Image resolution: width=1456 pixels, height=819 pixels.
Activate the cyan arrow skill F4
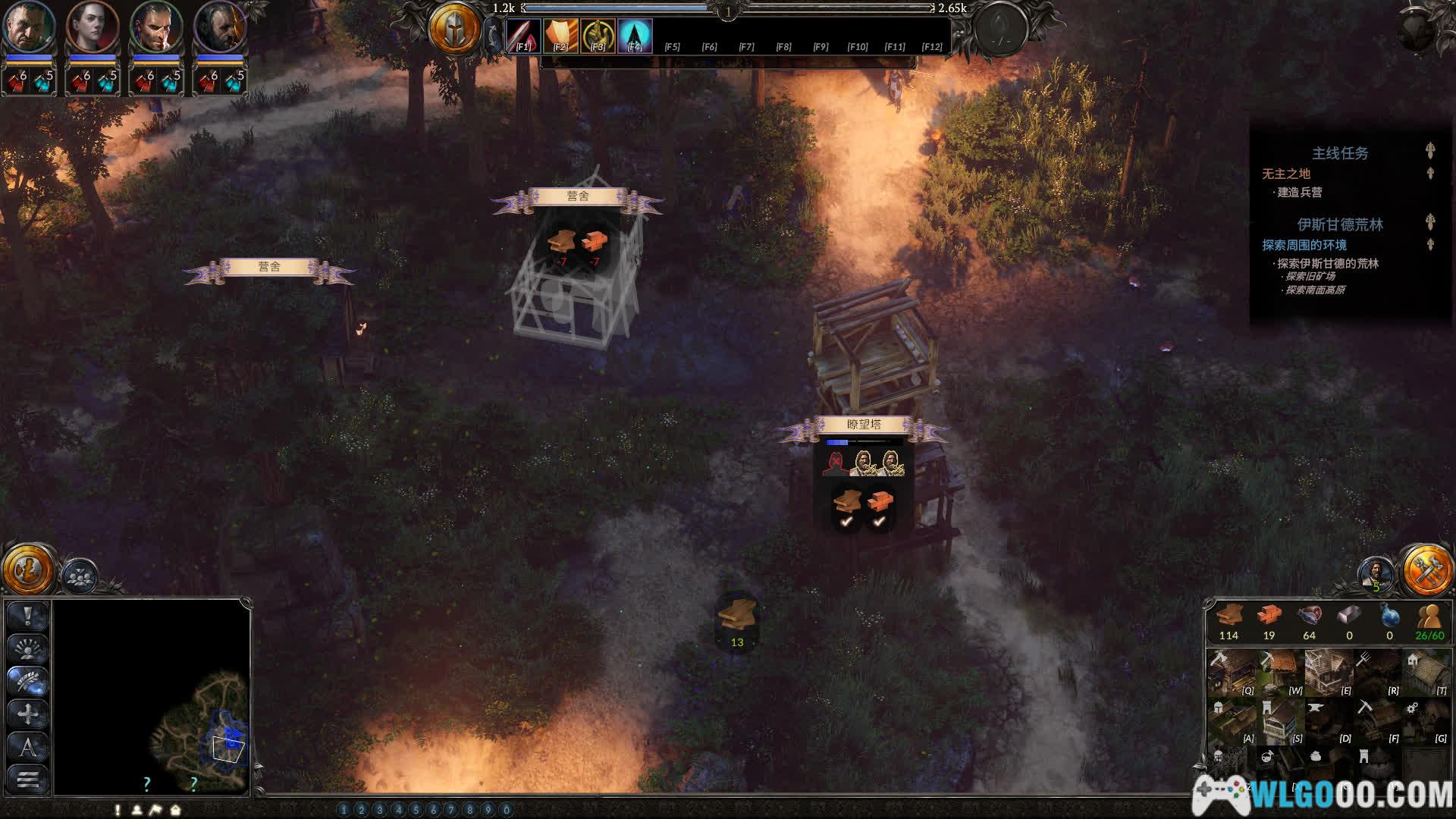point(635,36)
